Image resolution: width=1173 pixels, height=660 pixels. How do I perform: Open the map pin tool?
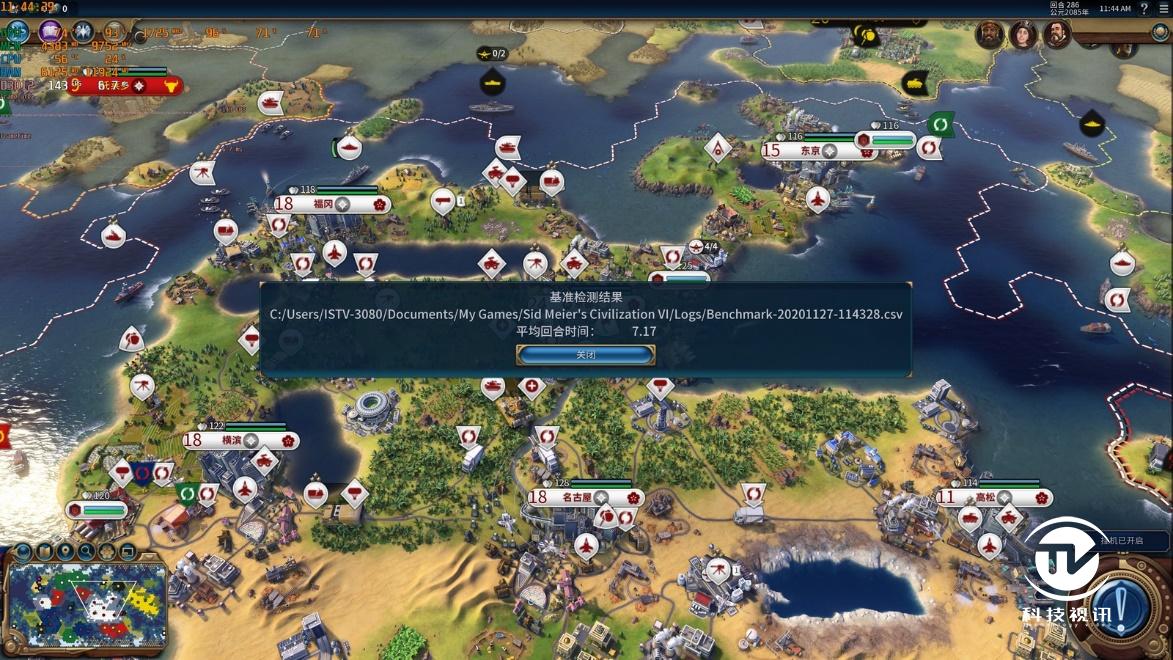(x=65, y=551)
